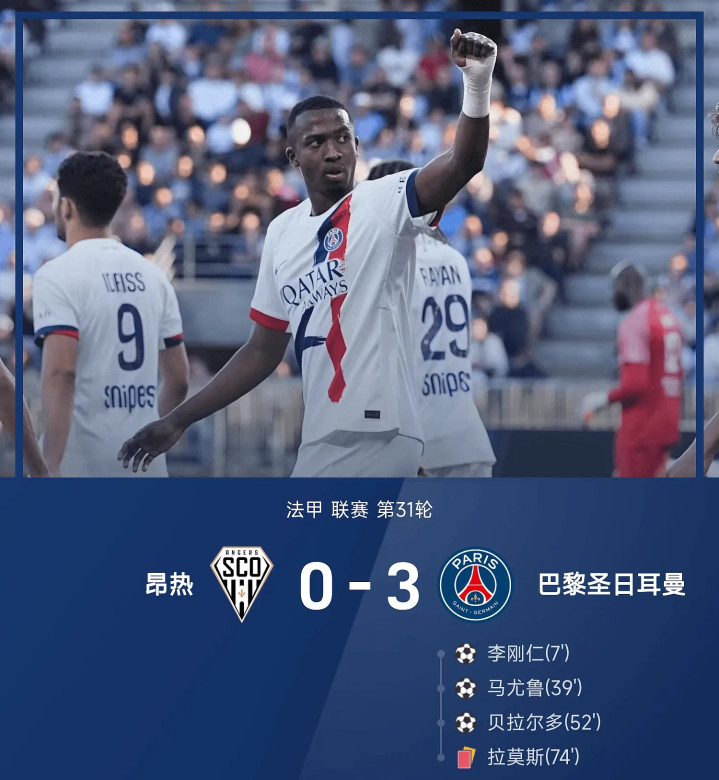Select the 巴黎圣日耳曼 team name
This screenshot has width=719, height=780.
click(x=611, y=585)
